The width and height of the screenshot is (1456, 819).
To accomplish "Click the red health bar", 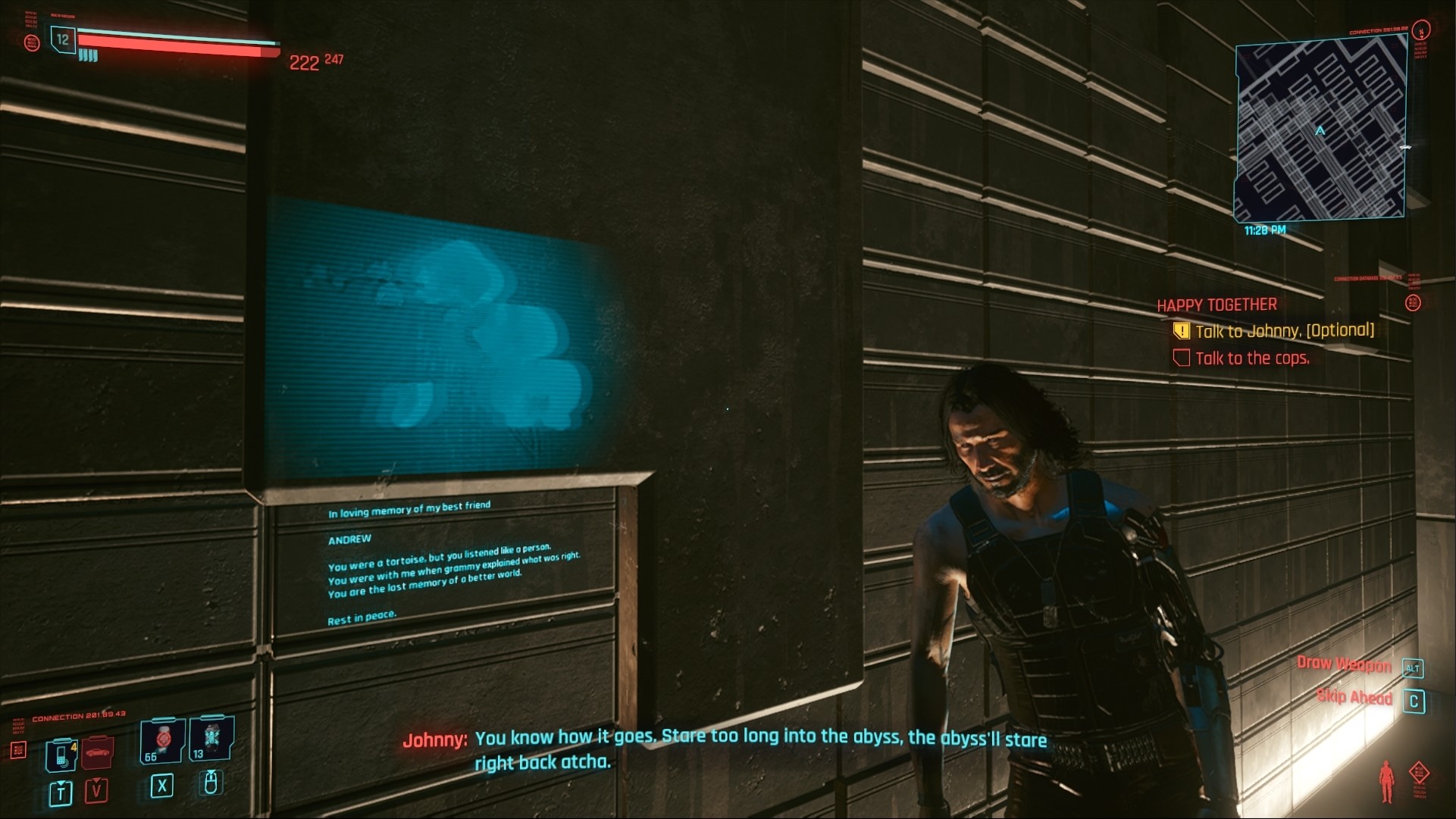I will [x=174, y=43].
